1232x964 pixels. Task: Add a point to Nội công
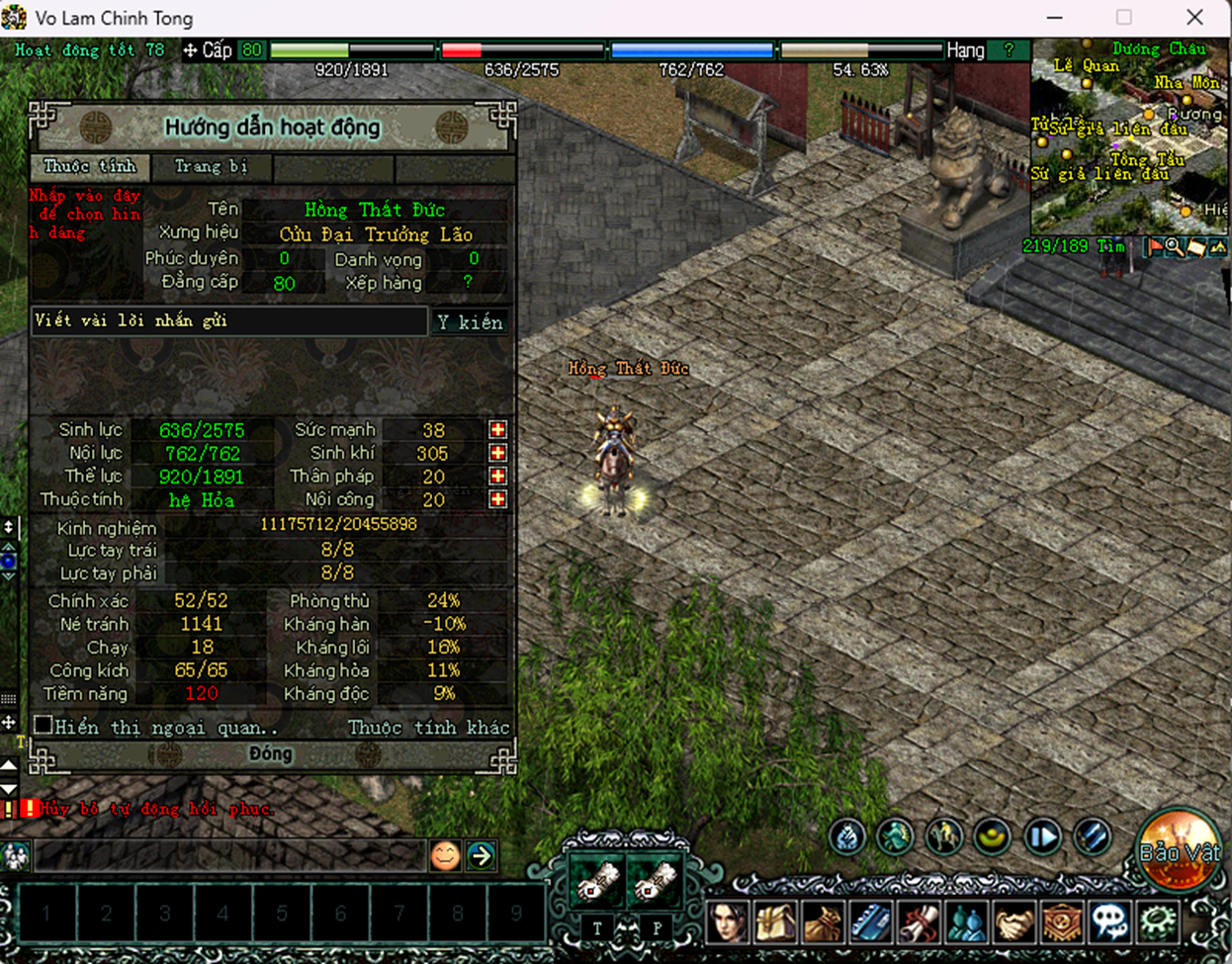497,499
